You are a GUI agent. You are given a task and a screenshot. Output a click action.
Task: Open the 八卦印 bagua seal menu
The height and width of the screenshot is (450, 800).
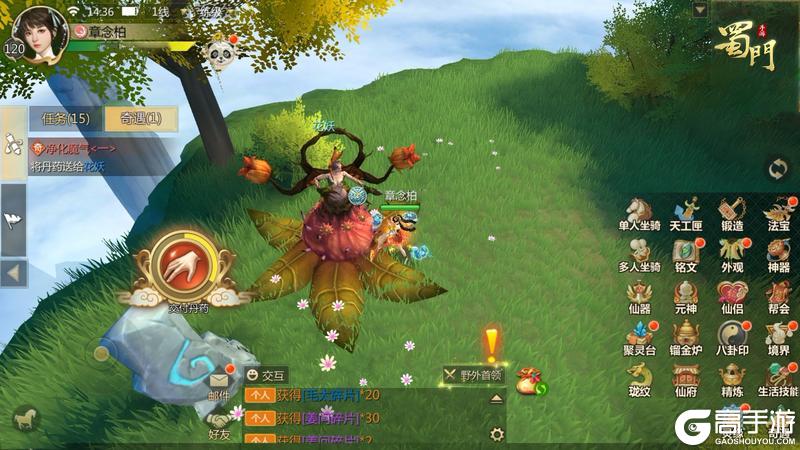click(732, 338)
